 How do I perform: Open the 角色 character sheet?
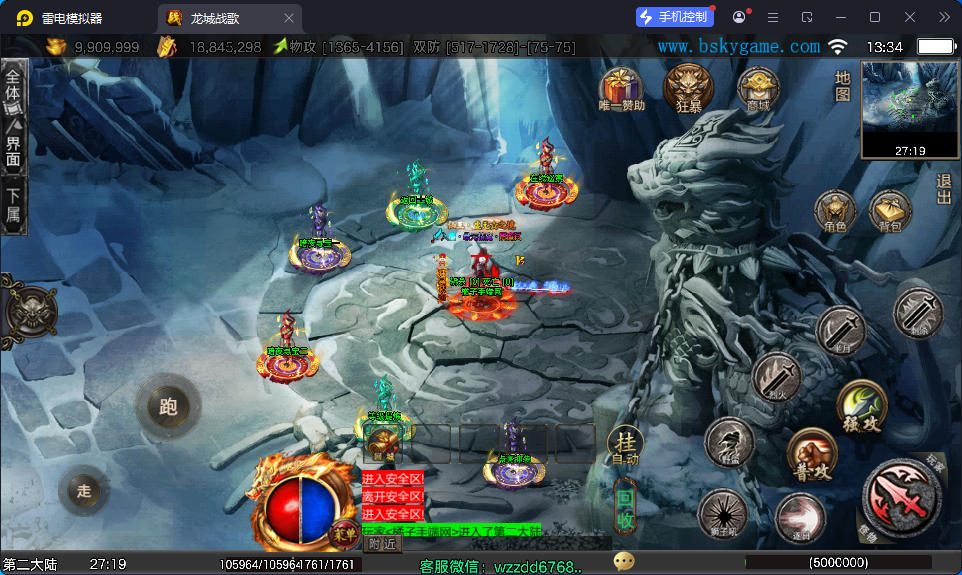835,211
